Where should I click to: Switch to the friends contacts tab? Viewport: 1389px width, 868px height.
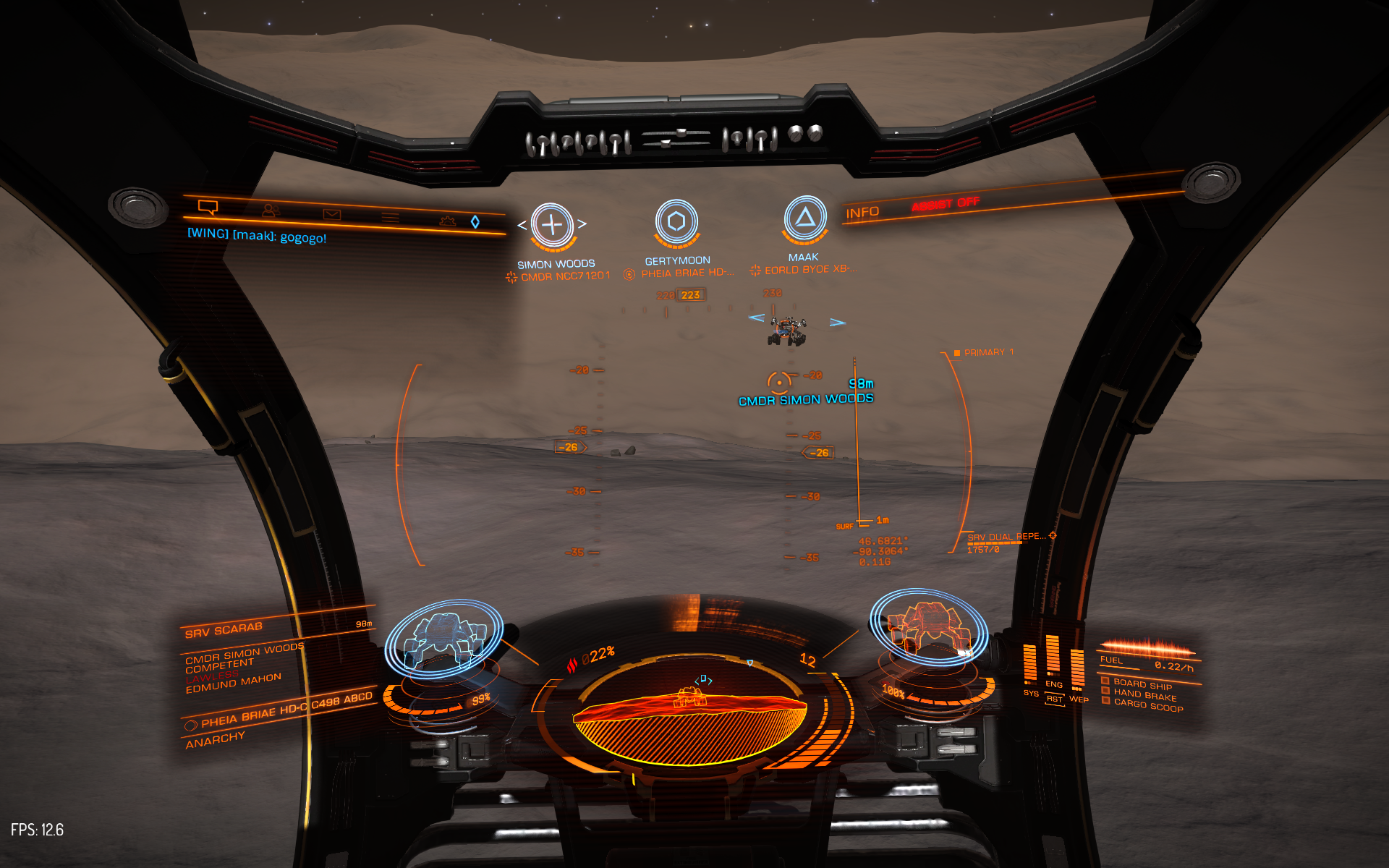271,210
